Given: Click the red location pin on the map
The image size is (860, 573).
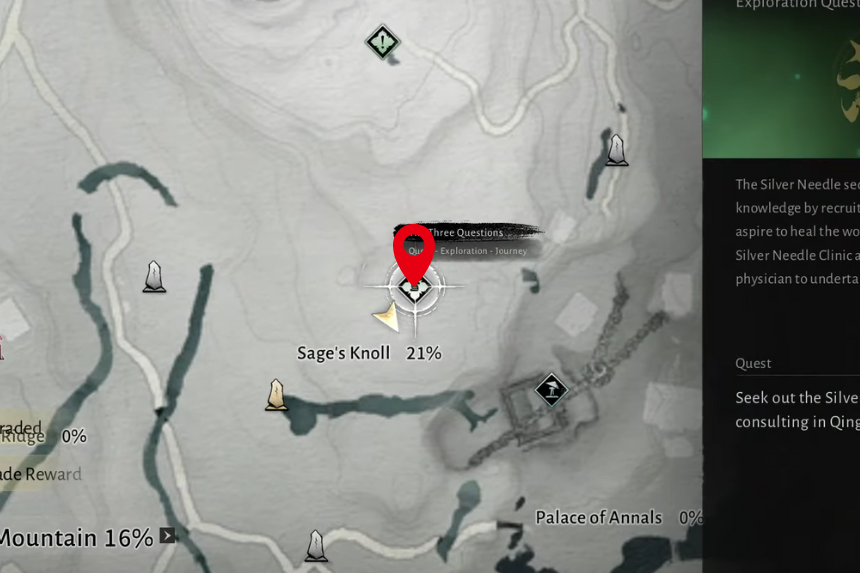Looking at the screenshot, I should pos(413,251).
